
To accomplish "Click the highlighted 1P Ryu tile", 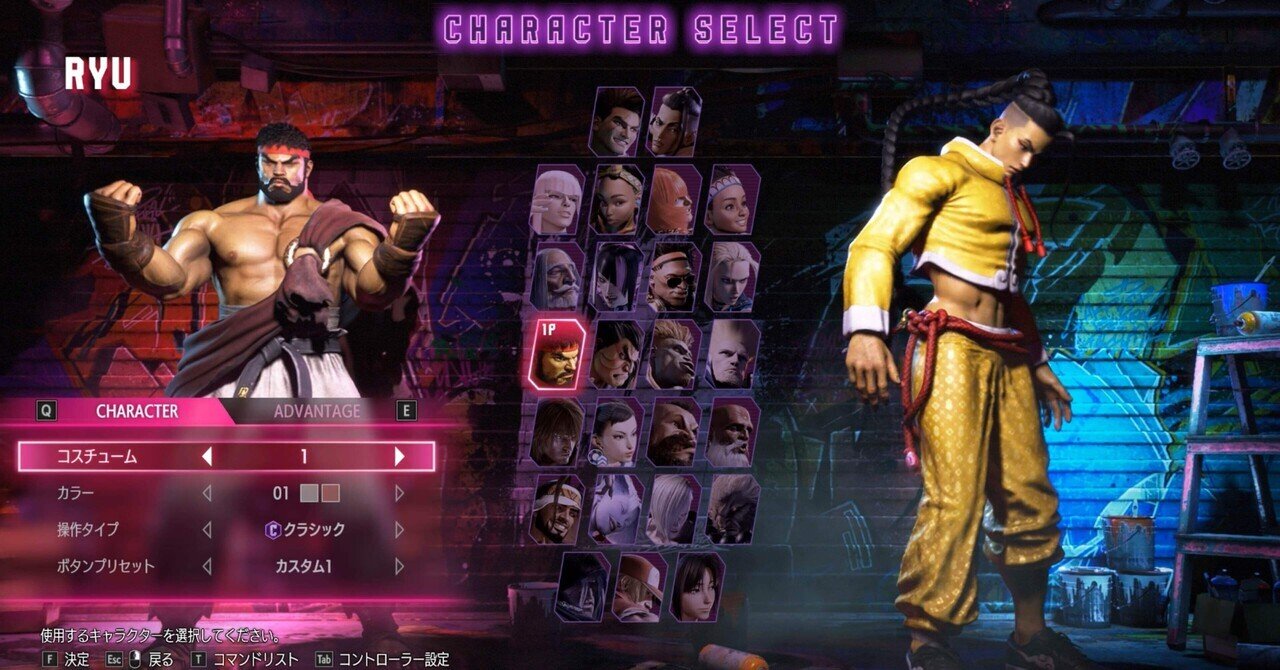I will (x=558, y=354).
